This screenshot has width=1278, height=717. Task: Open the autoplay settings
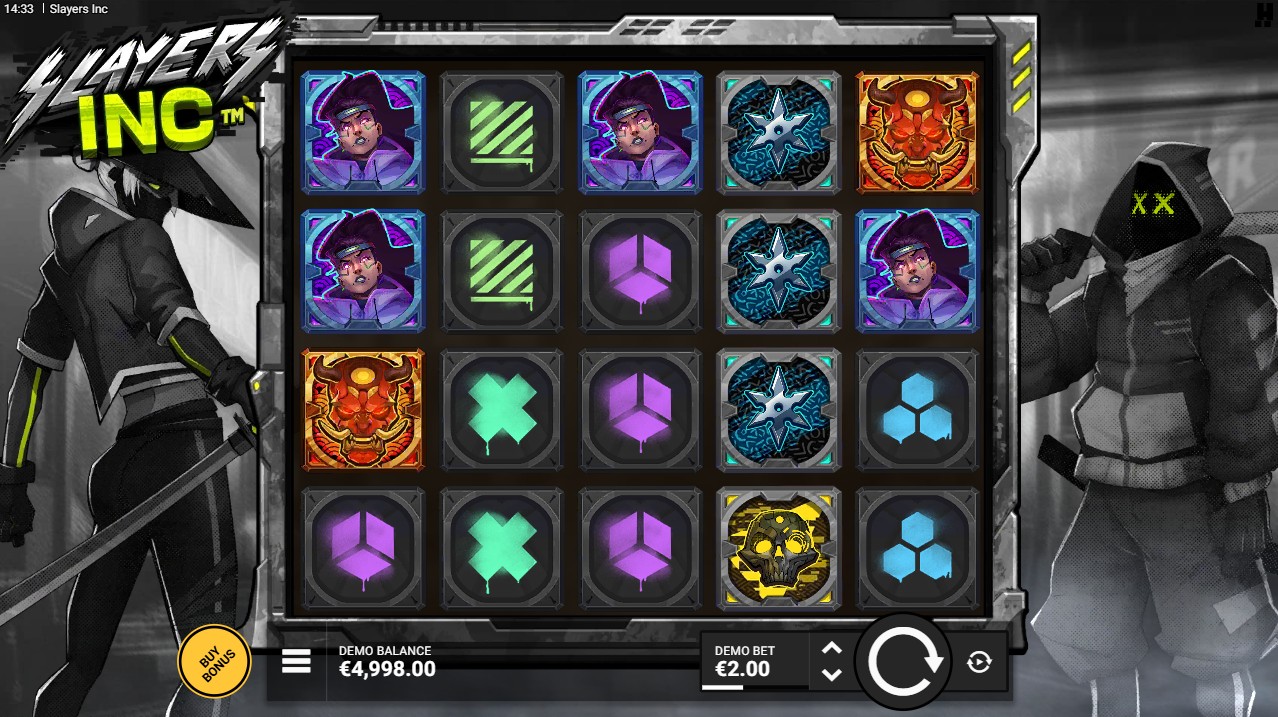pos(979,661)
